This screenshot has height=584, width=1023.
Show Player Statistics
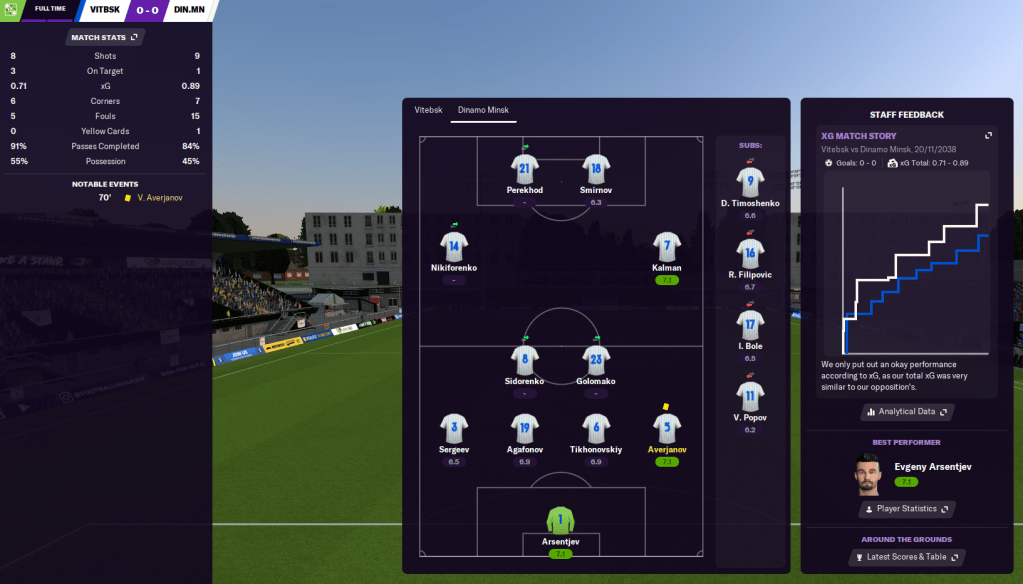(907, 509)
